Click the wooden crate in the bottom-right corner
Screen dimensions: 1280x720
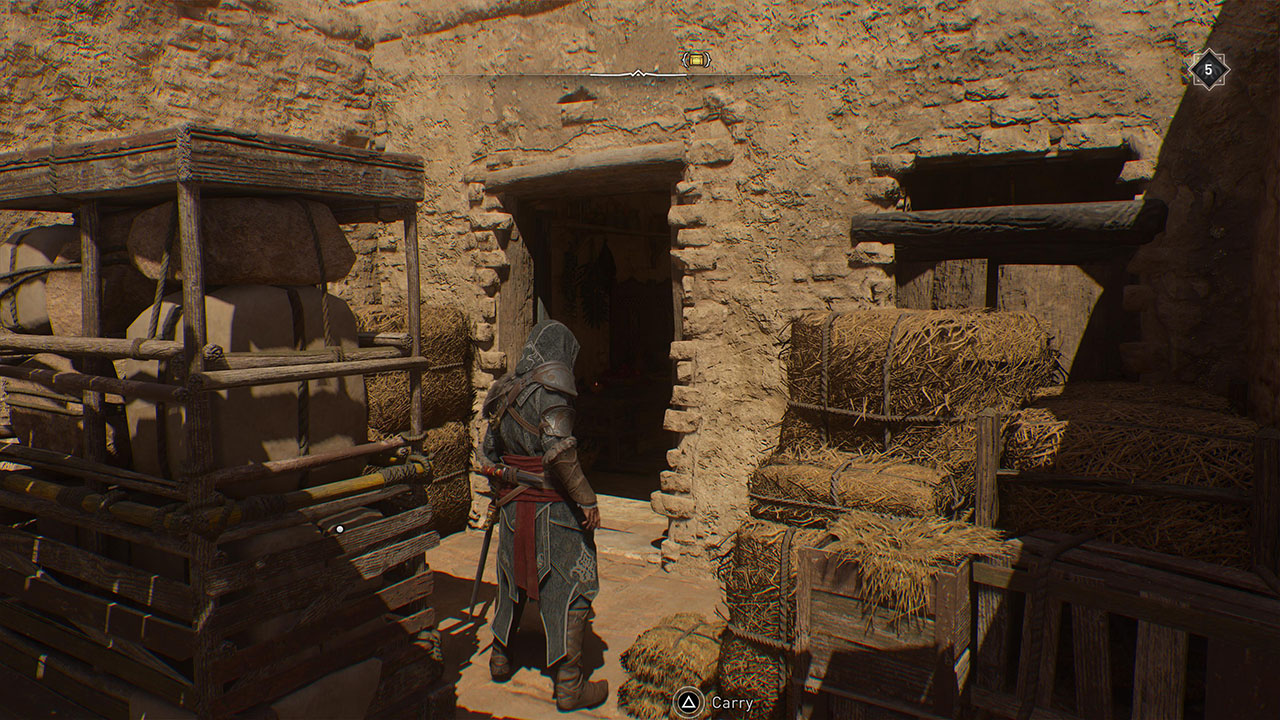coord(1120,640)
